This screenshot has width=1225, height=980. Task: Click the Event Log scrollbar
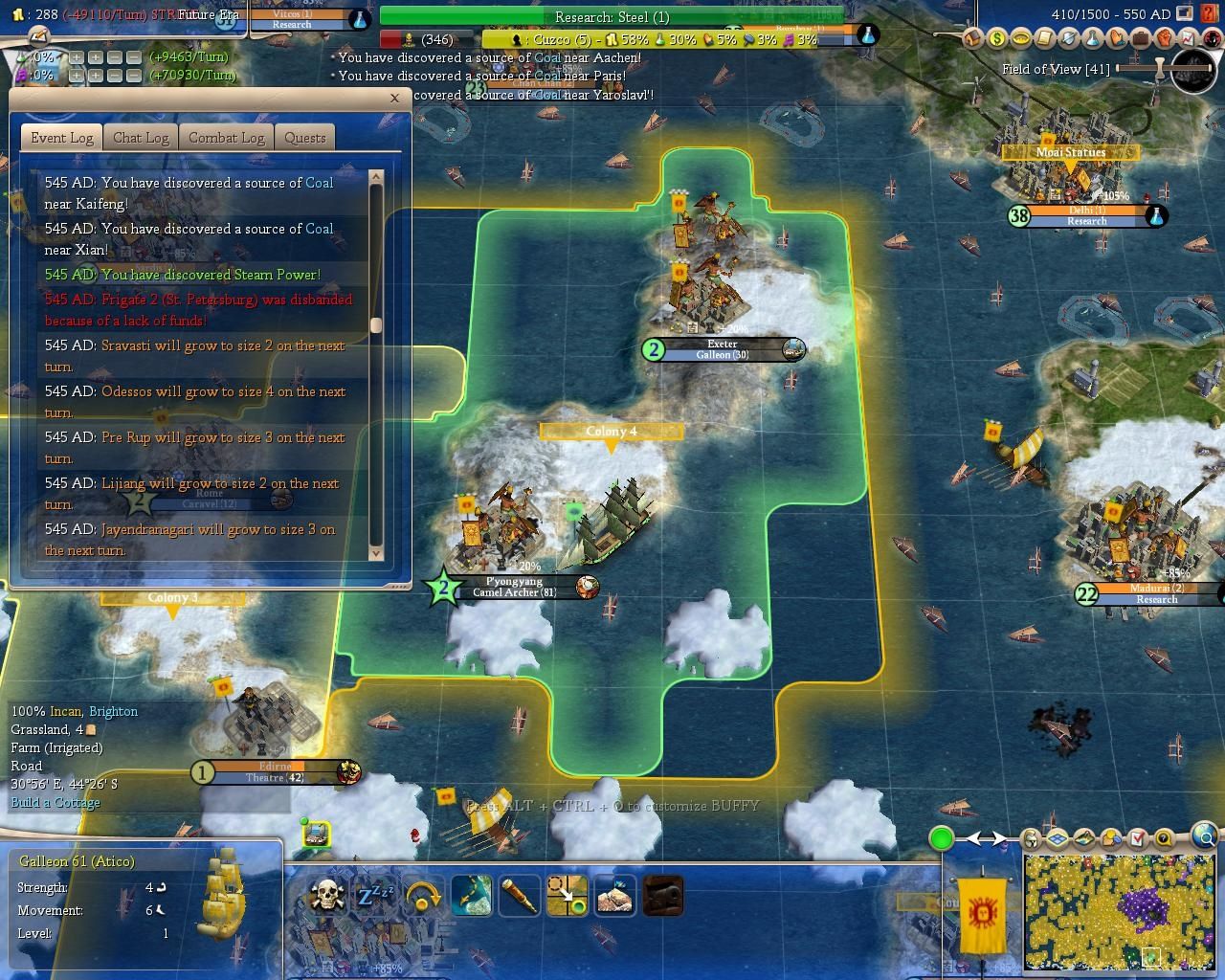click(374, 325)
